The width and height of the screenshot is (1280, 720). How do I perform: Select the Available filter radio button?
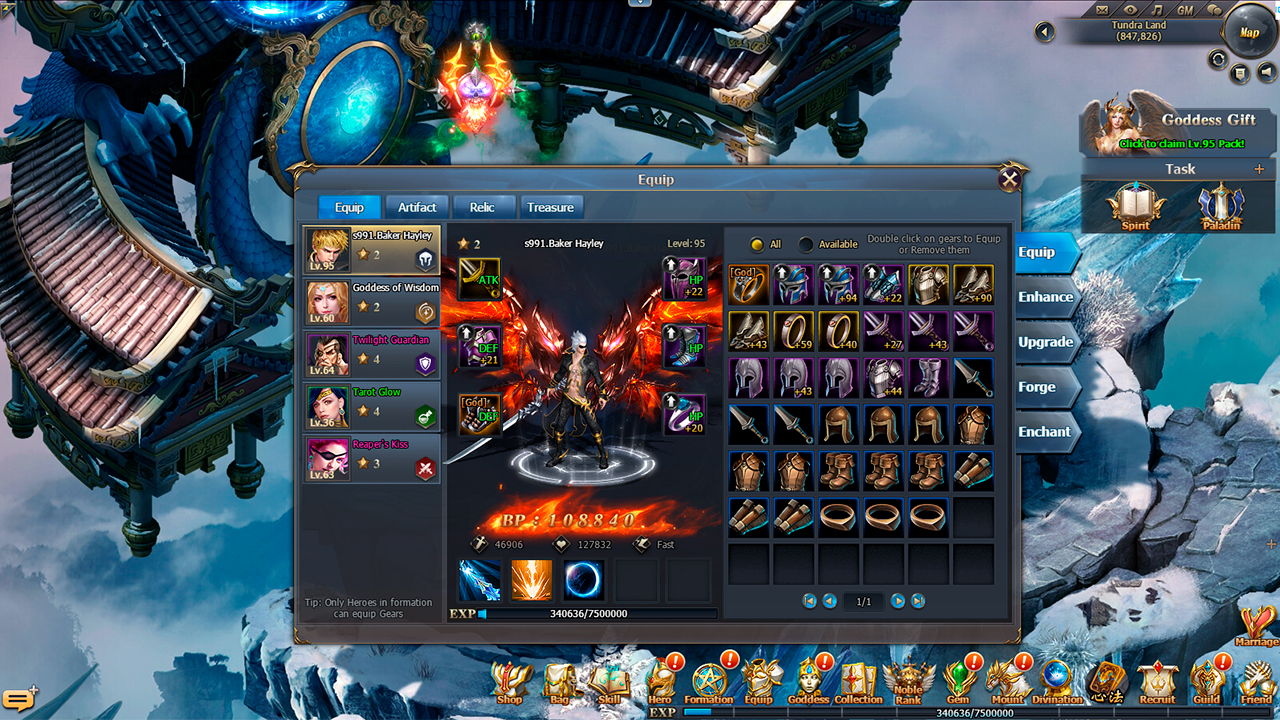[804, 244]
